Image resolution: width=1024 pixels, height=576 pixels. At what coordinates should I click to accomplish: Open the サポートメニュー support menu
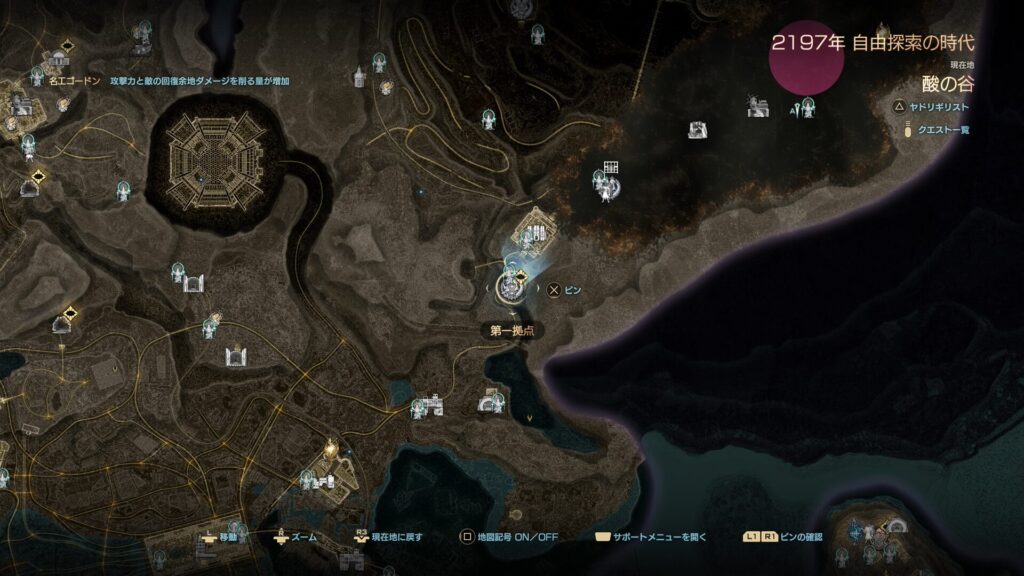(x=652, y=537)
